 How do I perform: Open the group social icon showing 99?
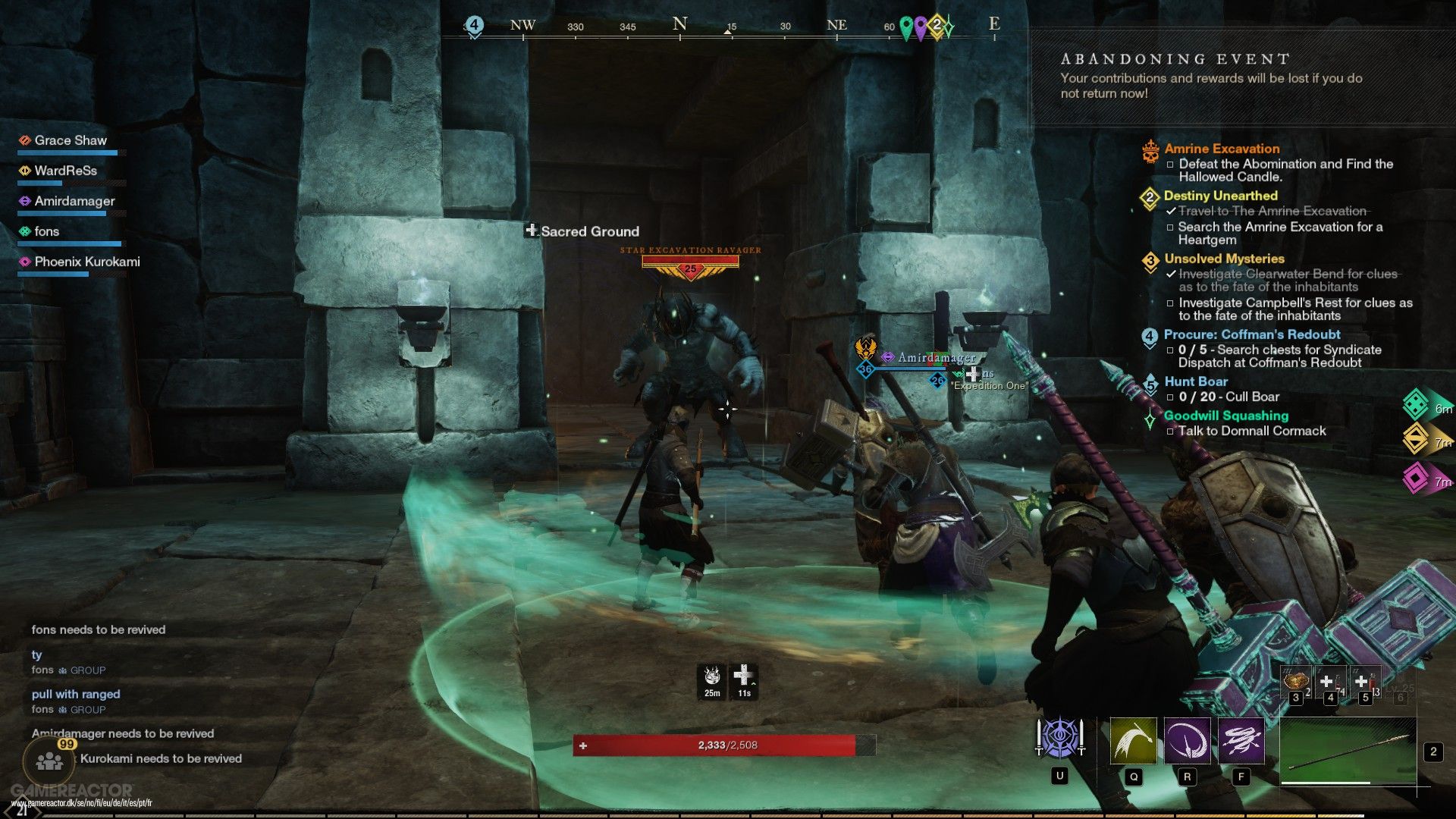point(50,760)
